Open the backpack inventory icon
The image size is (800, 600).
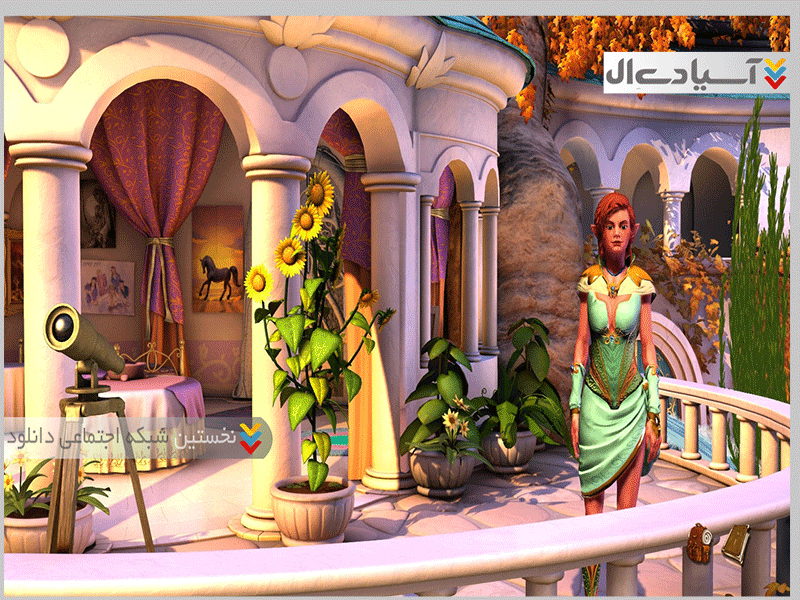(699, 543)
